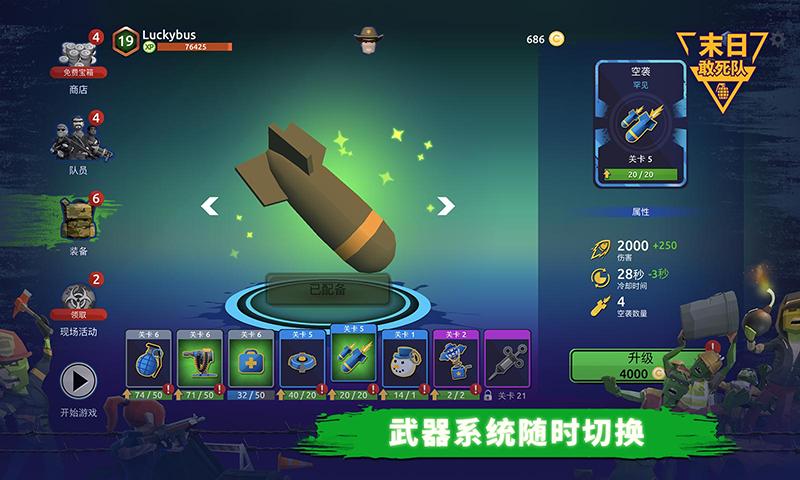Show the next weapon with right arrow
The height and width of the screenshot is (480, 800).
[446, 206]
